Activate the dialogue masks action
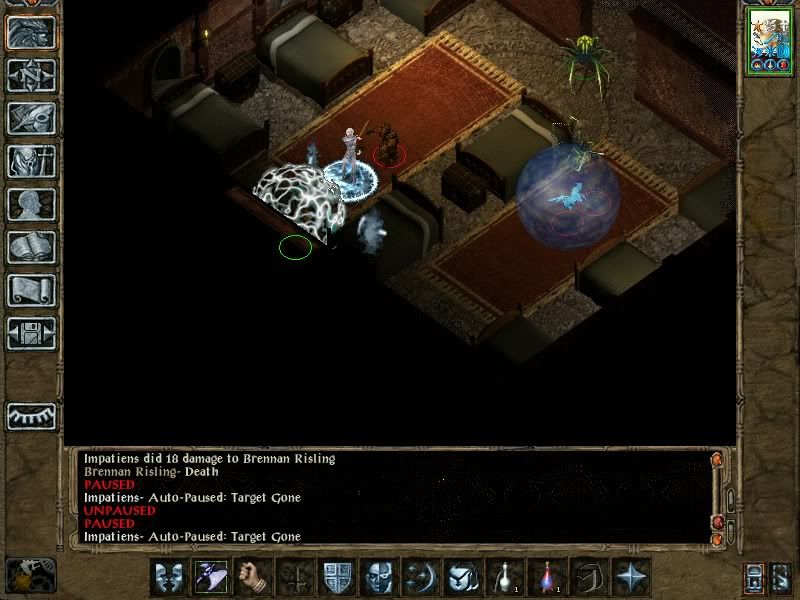The width and height of the screenshot is (800, 600). tap(168, 577)
